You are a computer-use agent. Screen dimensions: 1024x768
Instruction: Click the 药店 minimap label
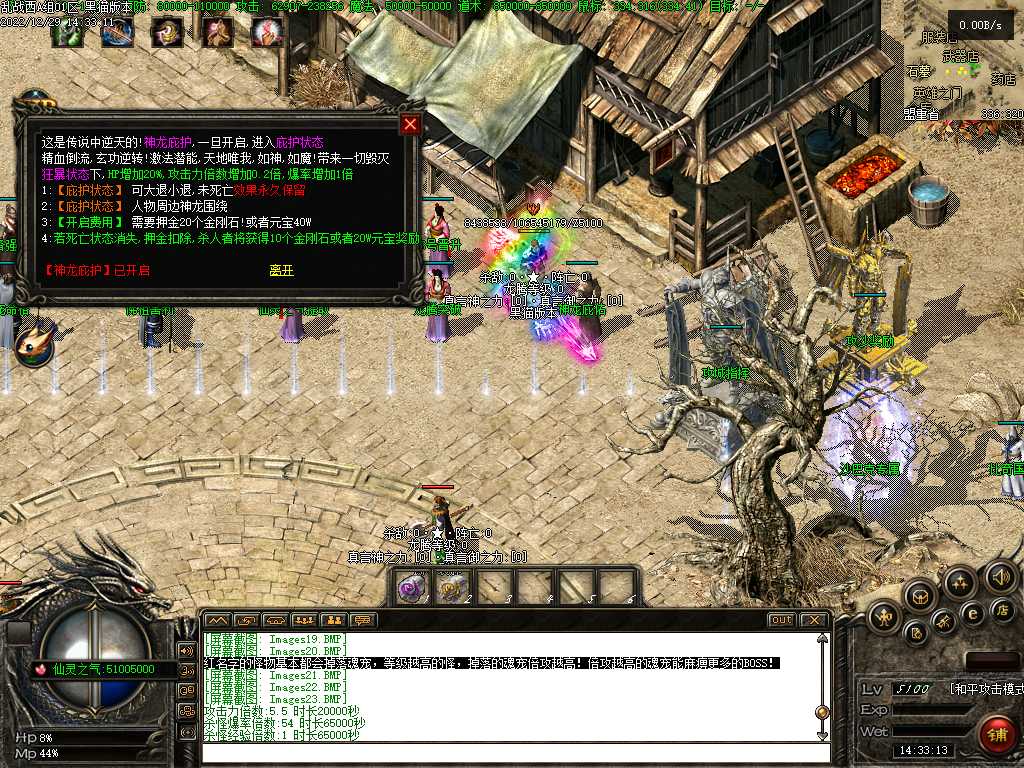[x=1003, y=78]
